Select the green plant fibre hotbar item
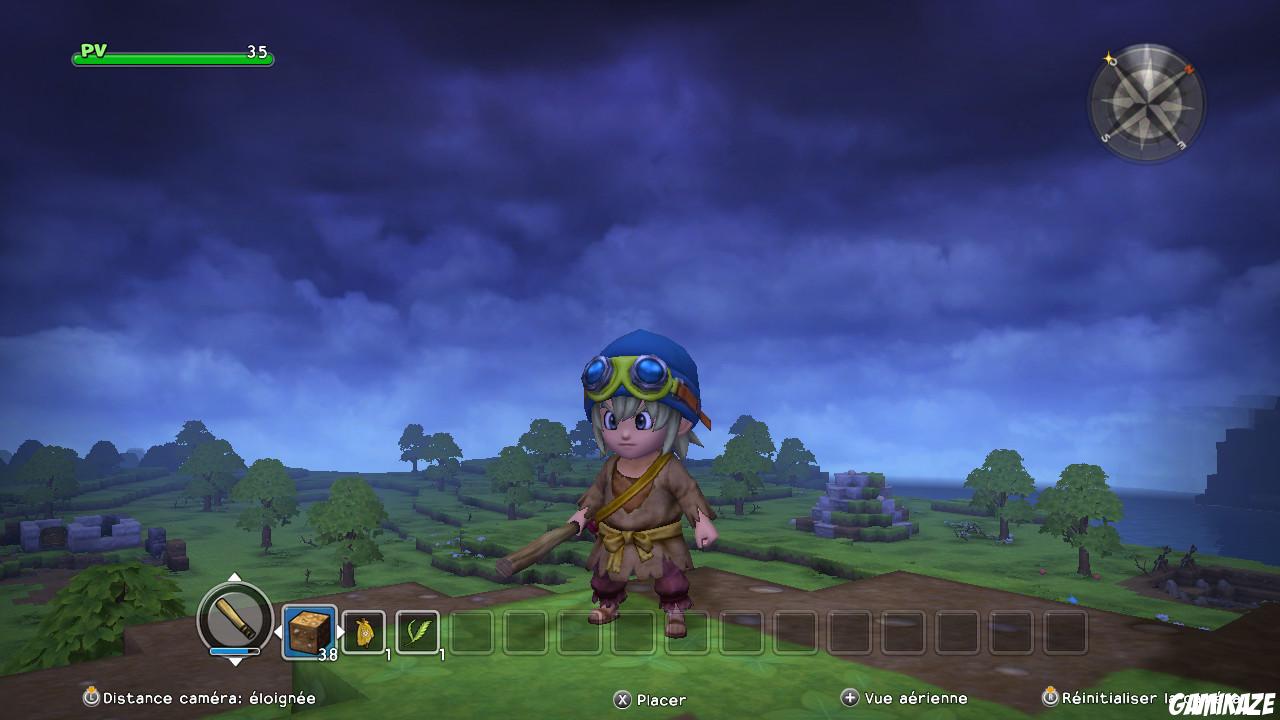1280x720 pixels. (x=418, y=631)
